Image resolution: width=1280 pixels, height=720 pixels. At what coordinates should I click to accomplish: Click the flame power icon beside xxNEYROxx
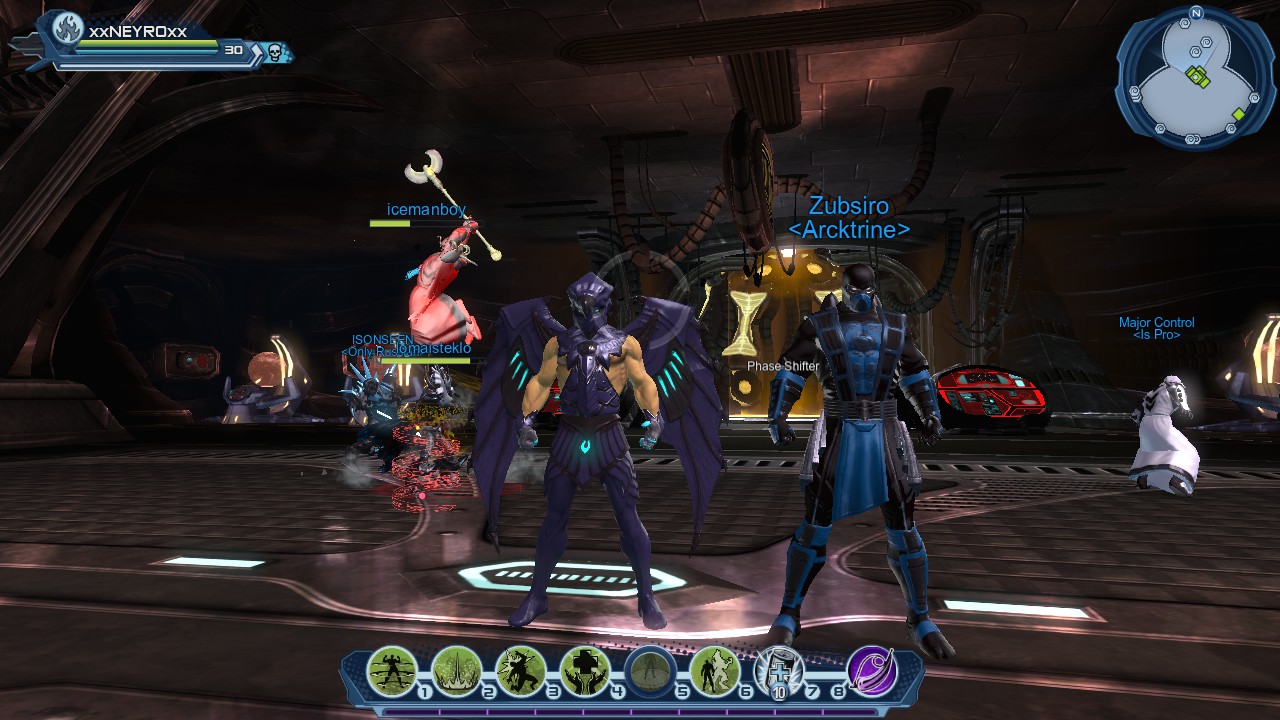click(x=68, y=30)
